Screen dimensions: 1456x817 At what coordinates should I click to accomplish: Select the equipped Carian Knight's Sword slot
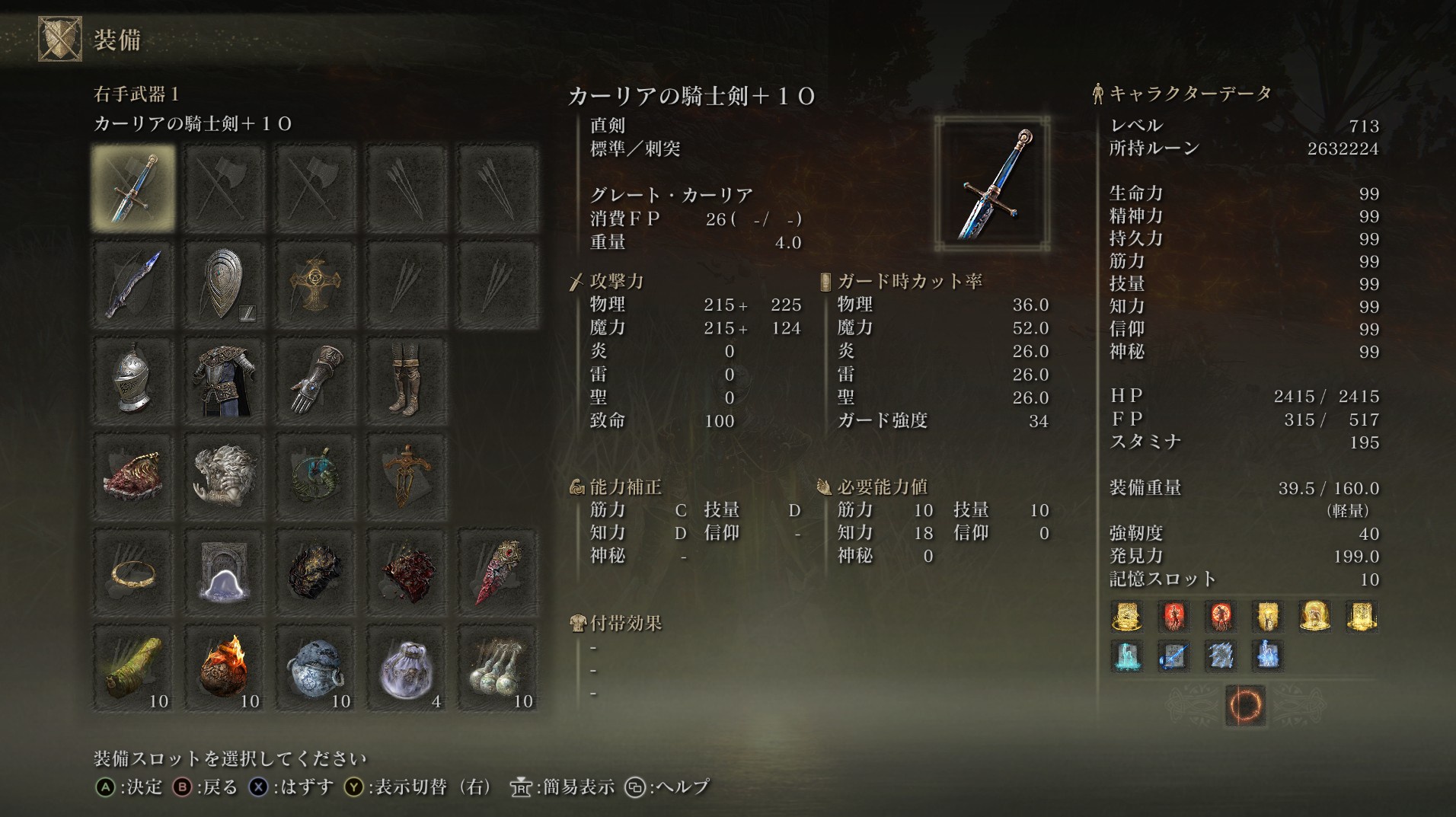click(x=133, y=189)
